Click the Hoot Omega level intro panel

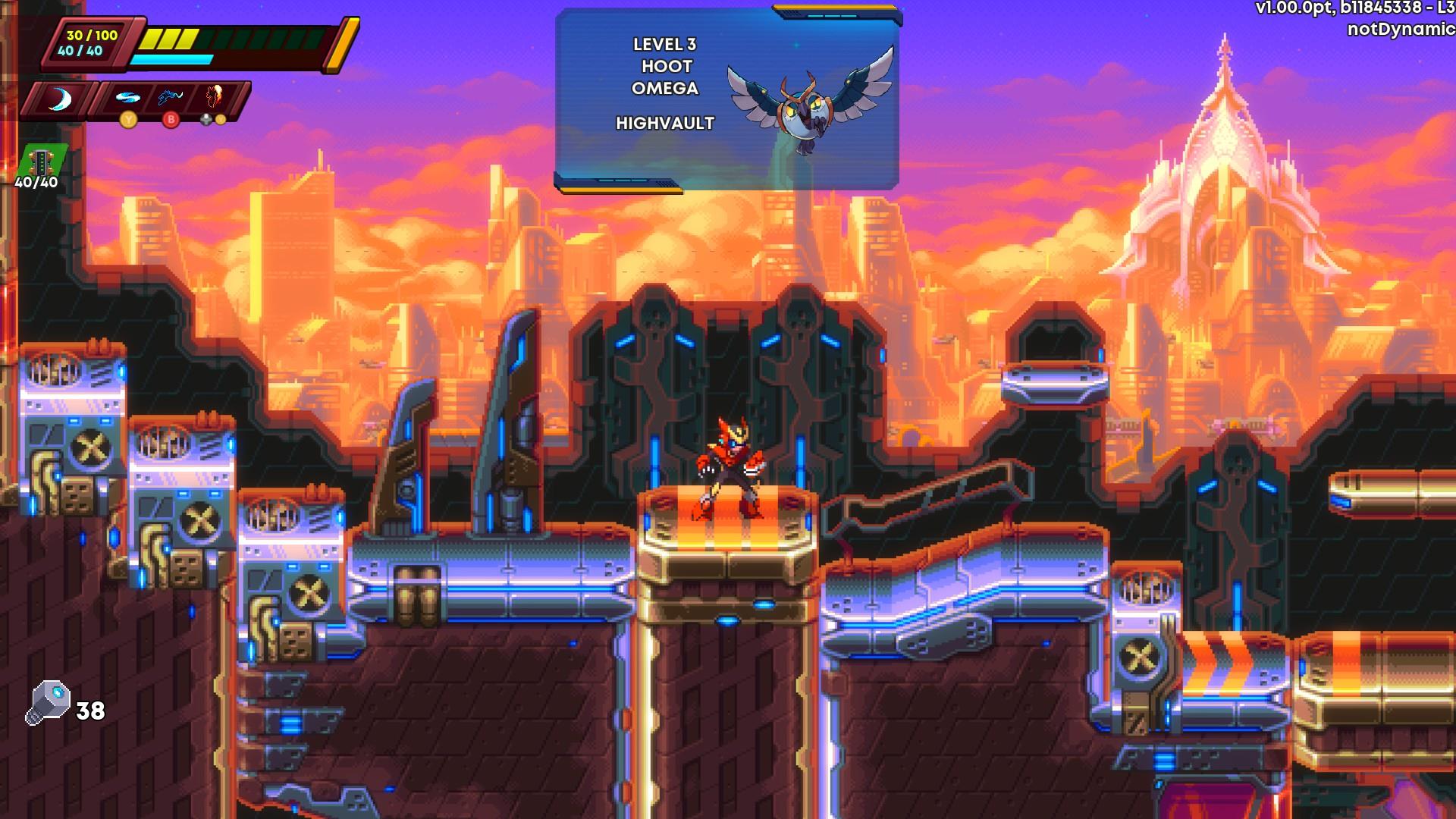point(726,99)
